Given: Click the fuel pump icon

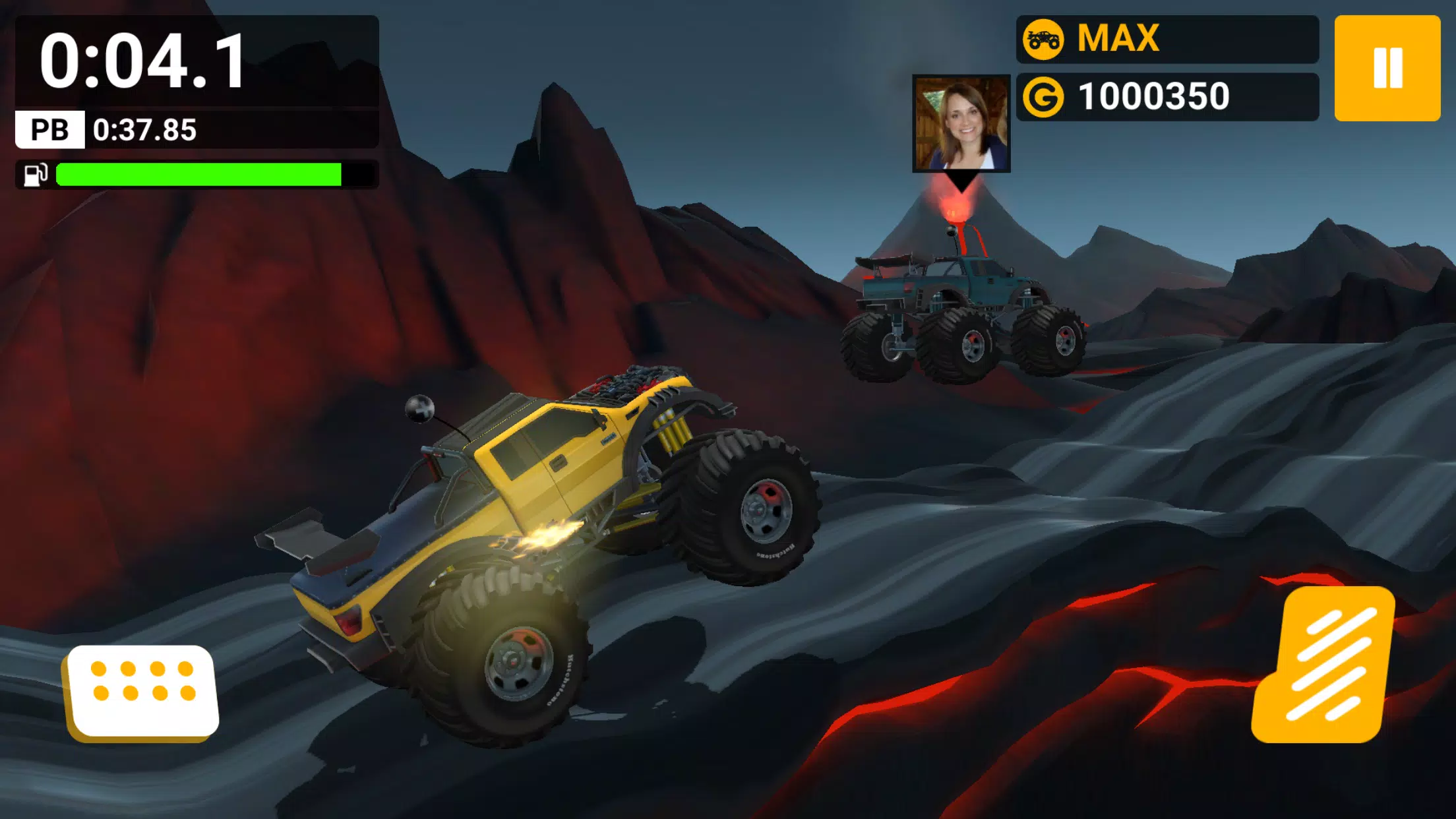Looking at the screenshot, I should [x=36, y=174].
